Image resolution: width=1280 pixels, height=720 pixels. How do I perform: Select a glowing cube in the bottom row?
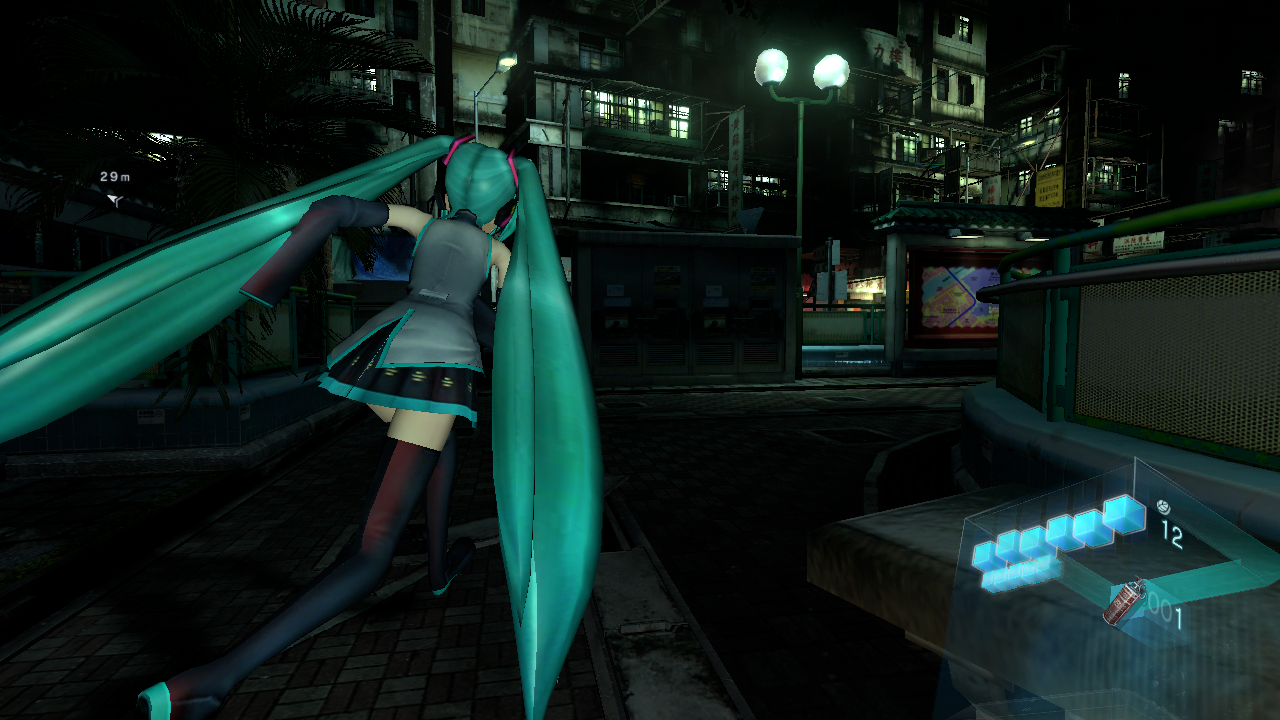click(x=1009, y=577)
